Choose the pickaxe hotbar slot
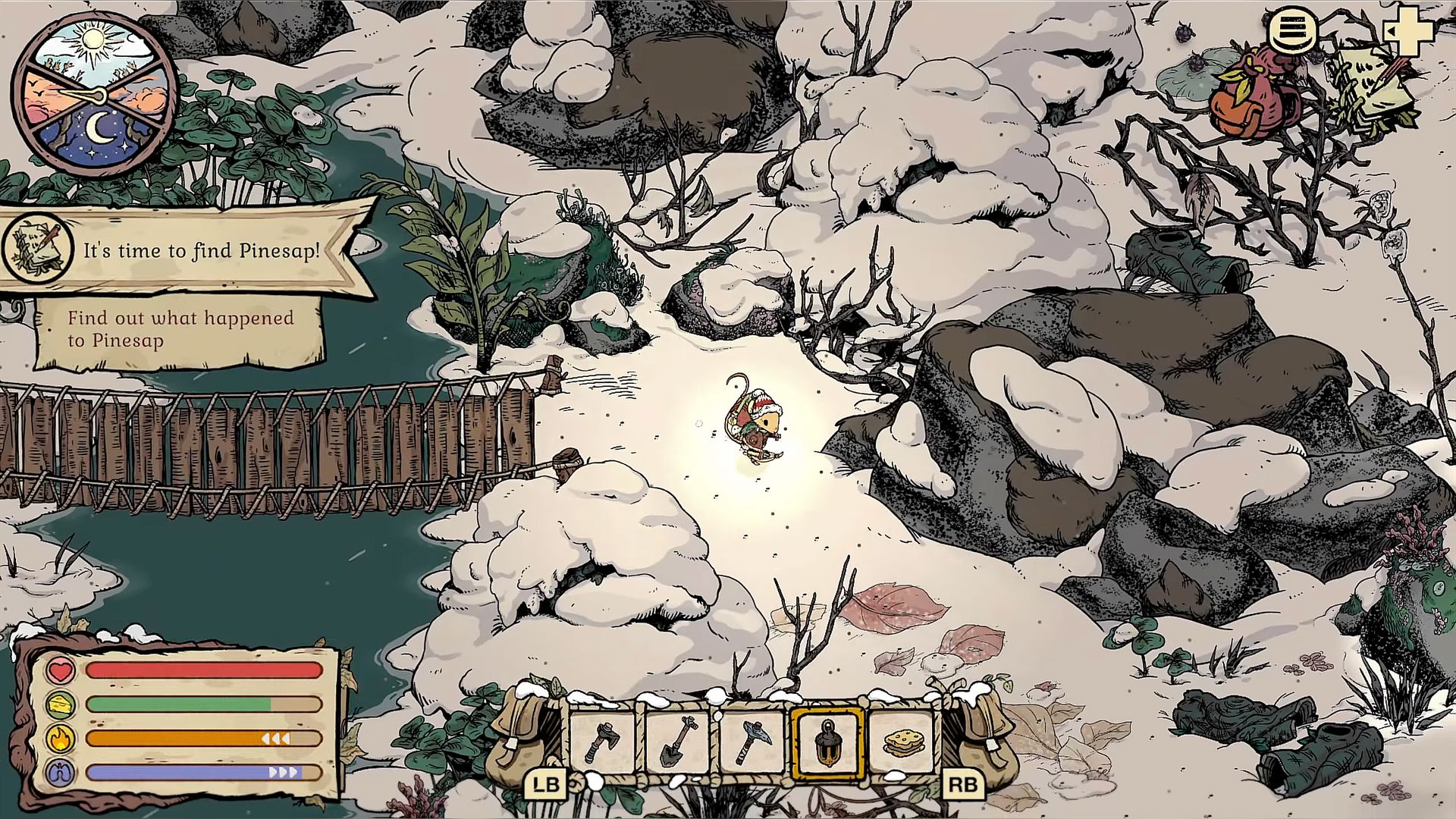The width and height of the screenshot is (1456, 819). [x=752, y=742]
